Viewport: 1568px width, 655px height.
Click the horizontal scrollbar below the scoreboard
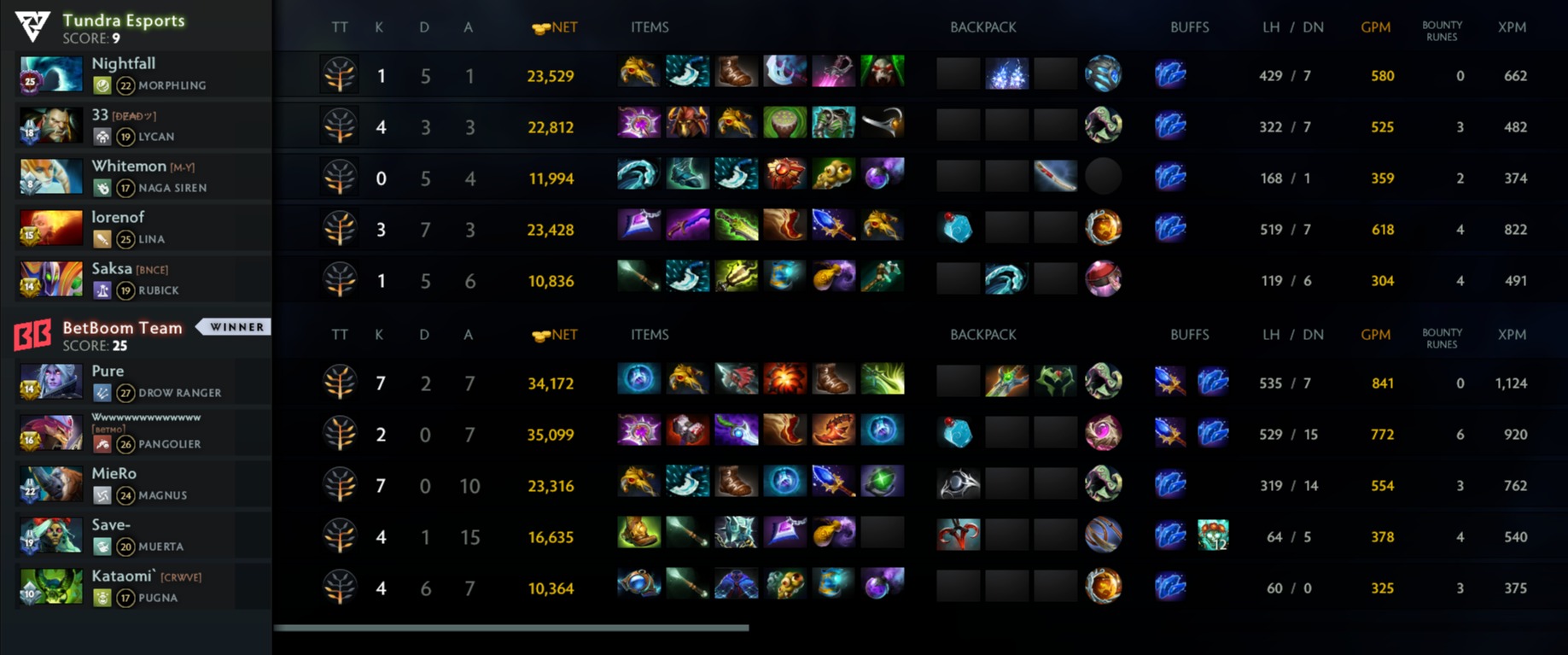coord(510,628)
